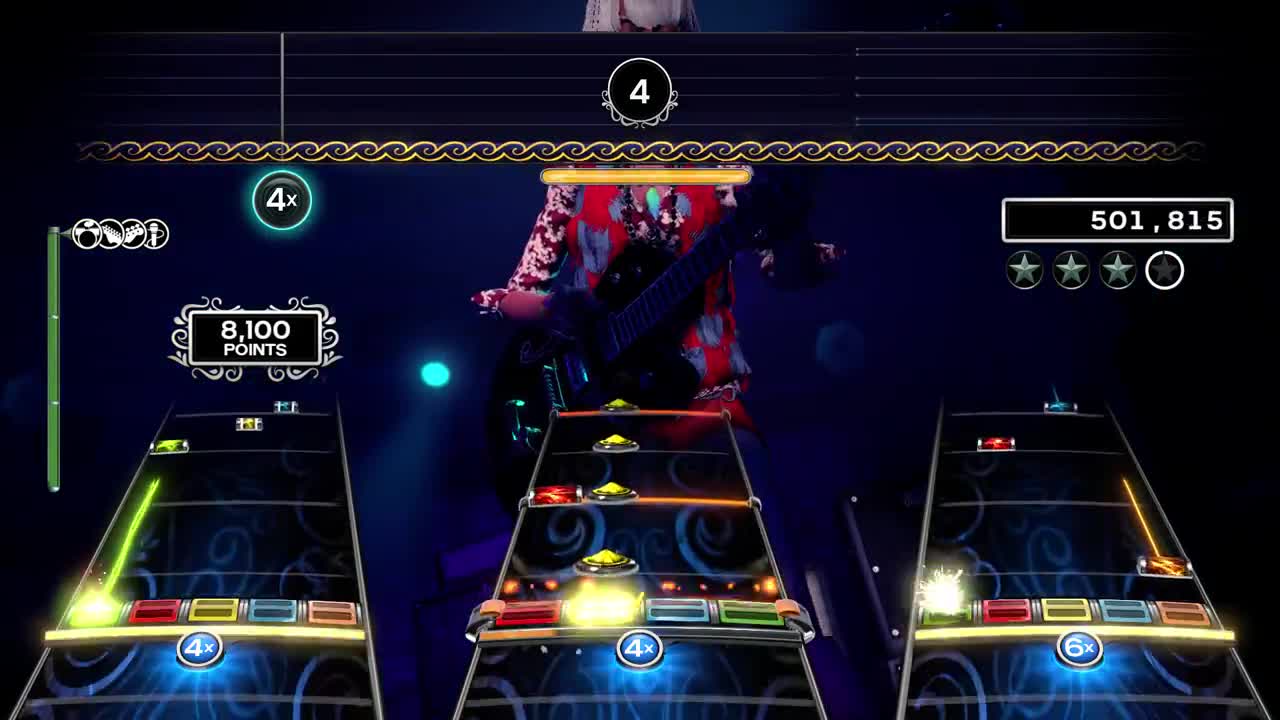Select the drums instrument icon
The image size is (1280, 720).
click(x=86, y=232)
